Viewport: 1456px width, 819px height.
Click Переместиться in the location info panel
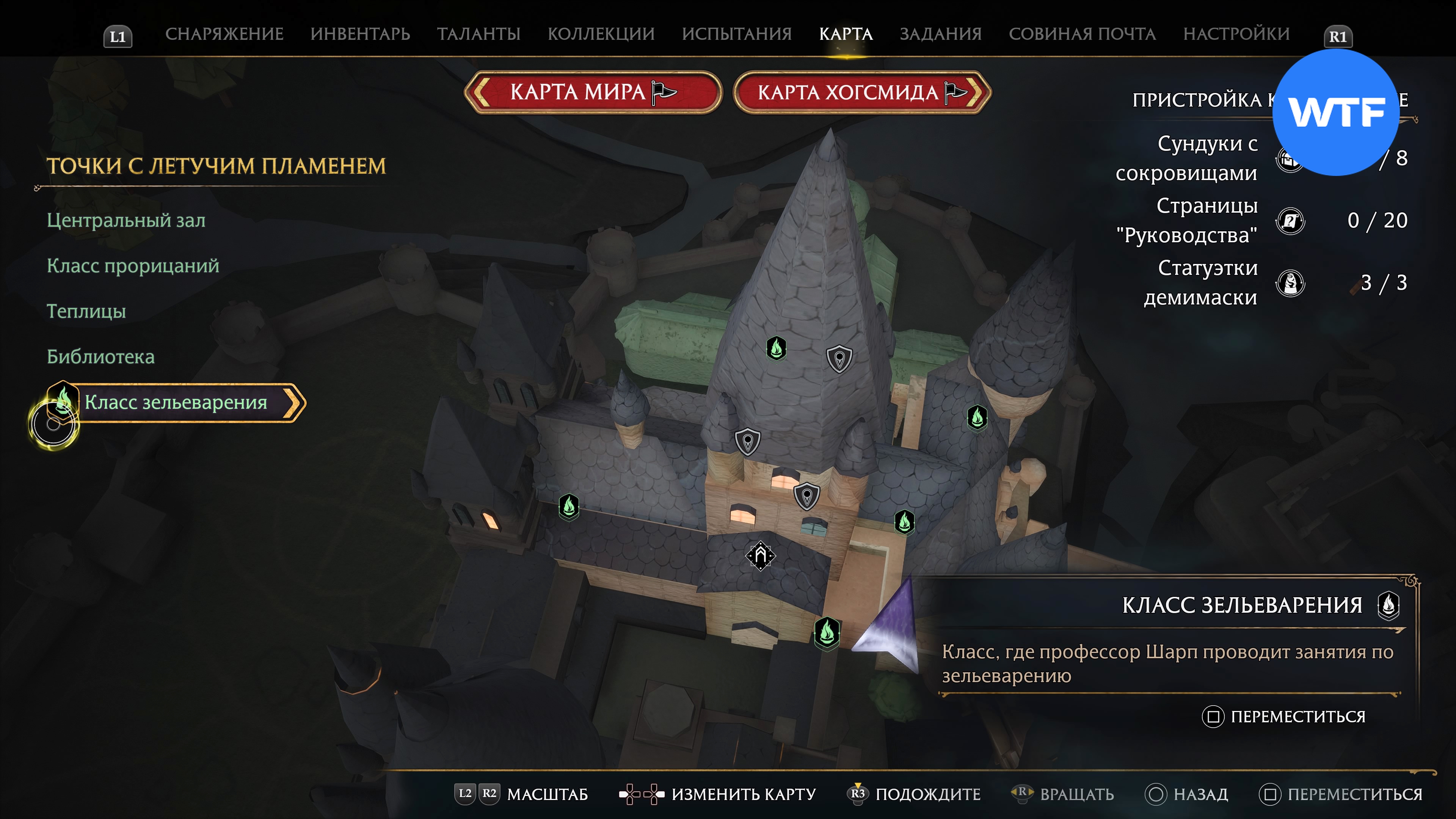click(1297, 716)
